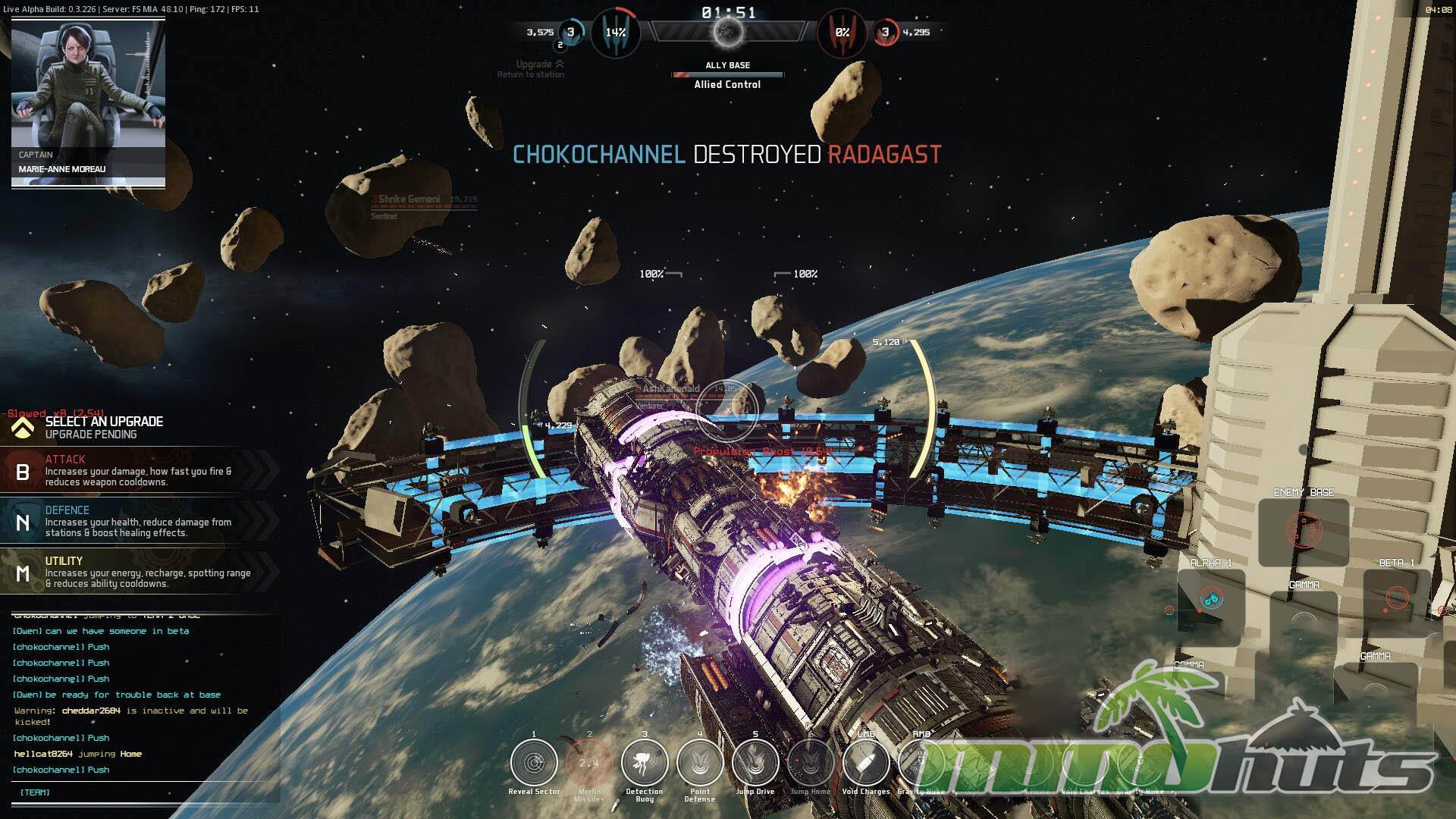Deploy the Detection Buoy ability
This screenshot has width=1456, height=819.
[645, 763]
